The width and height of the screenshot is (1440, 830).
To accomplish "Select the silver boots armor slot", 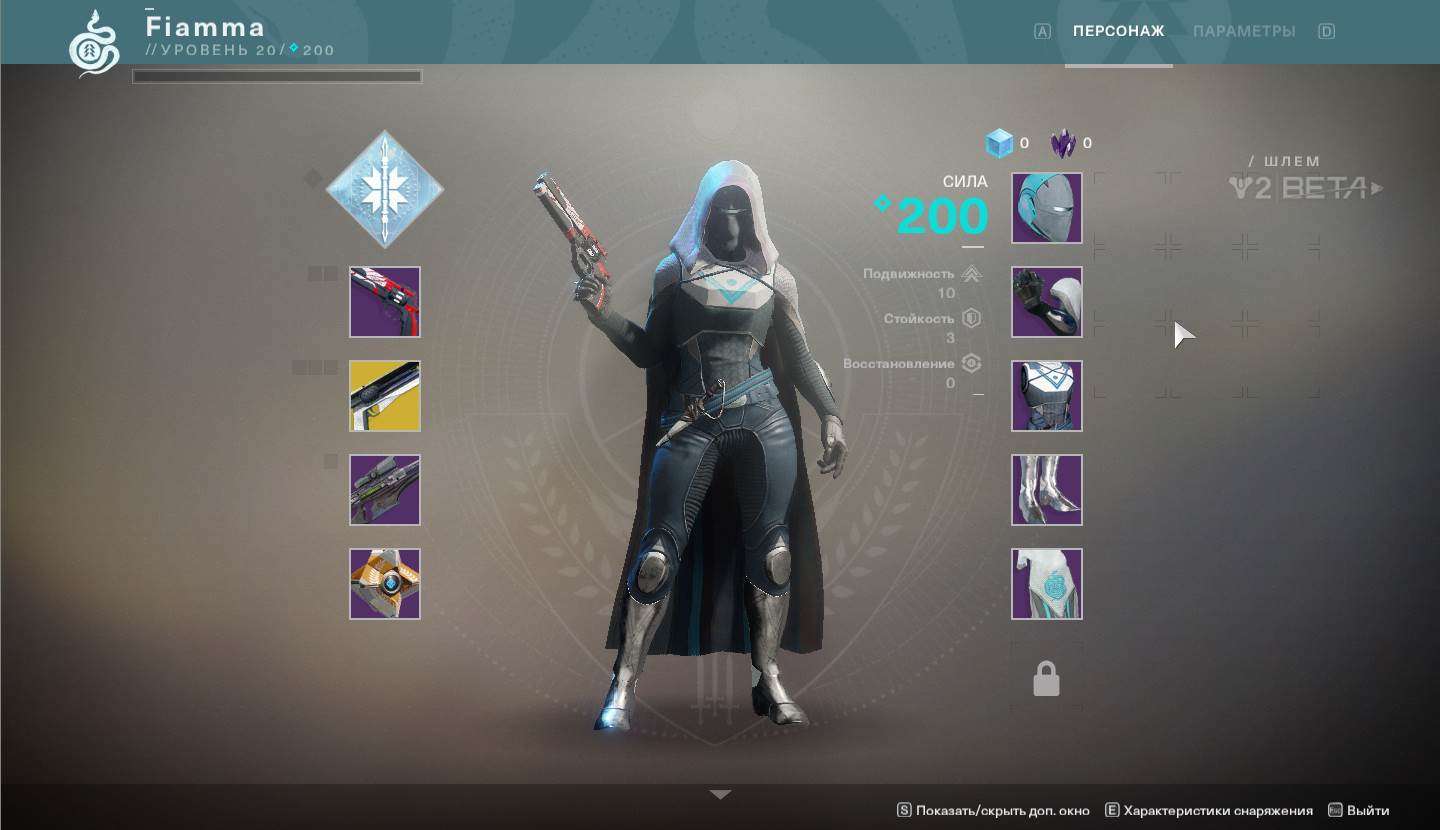I will [1047, 490].
